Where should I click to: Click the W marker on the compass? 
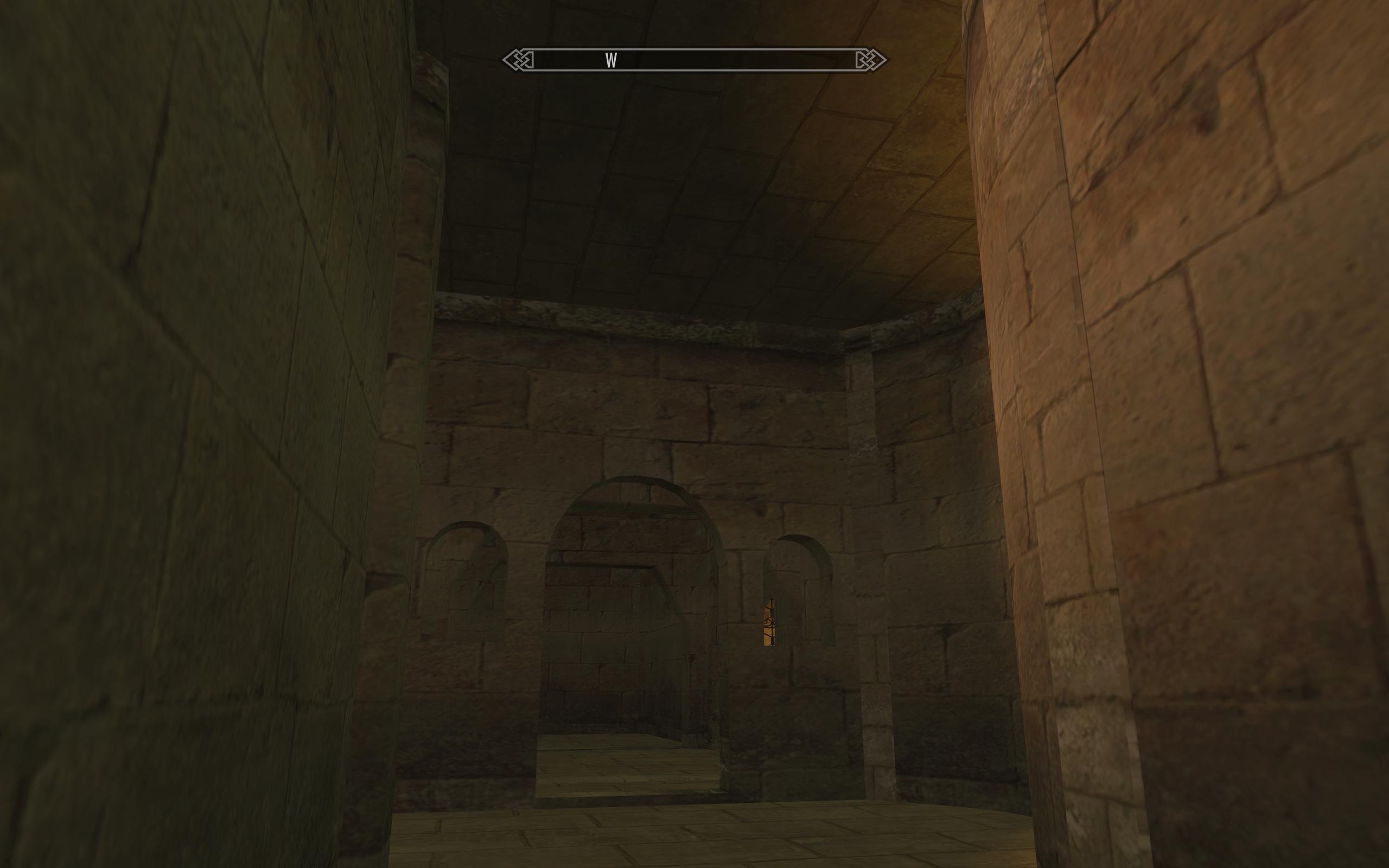[x=611, y=60]
